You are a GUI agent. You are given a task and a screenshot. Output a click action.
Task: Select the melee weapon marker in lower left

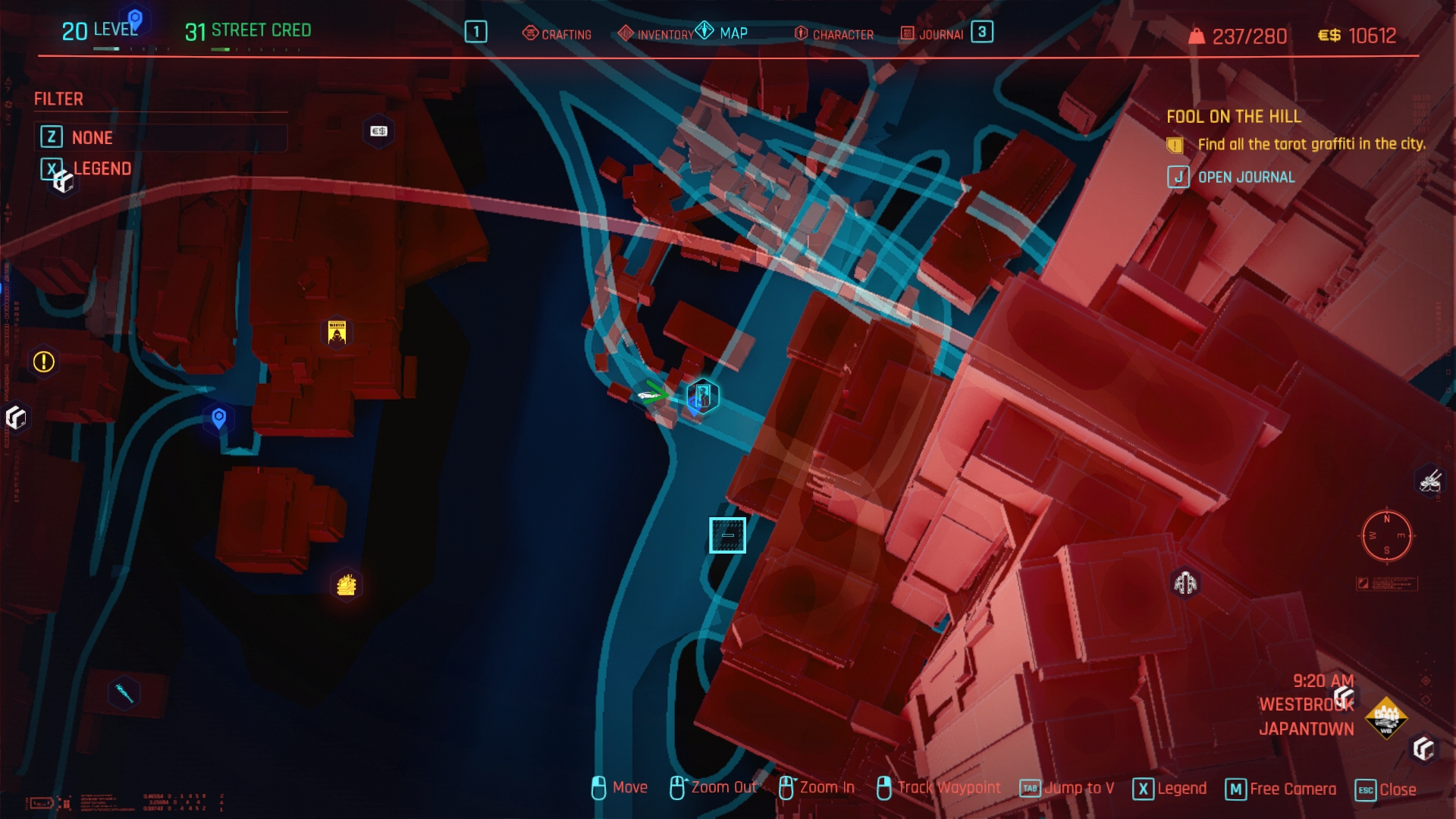click(124, 692)
